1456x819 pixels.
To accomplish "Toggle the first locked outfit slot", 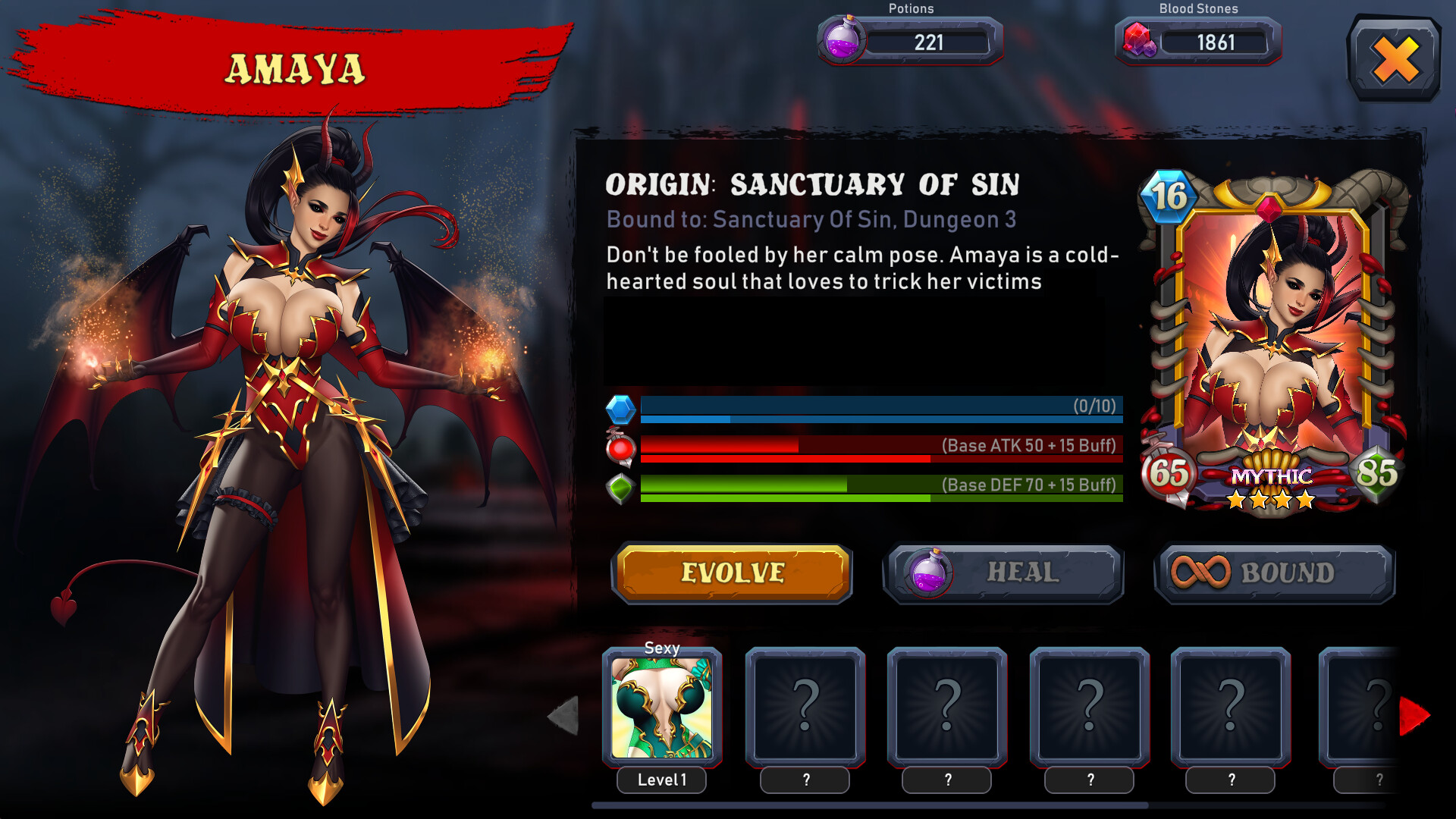I will (805, 708).
